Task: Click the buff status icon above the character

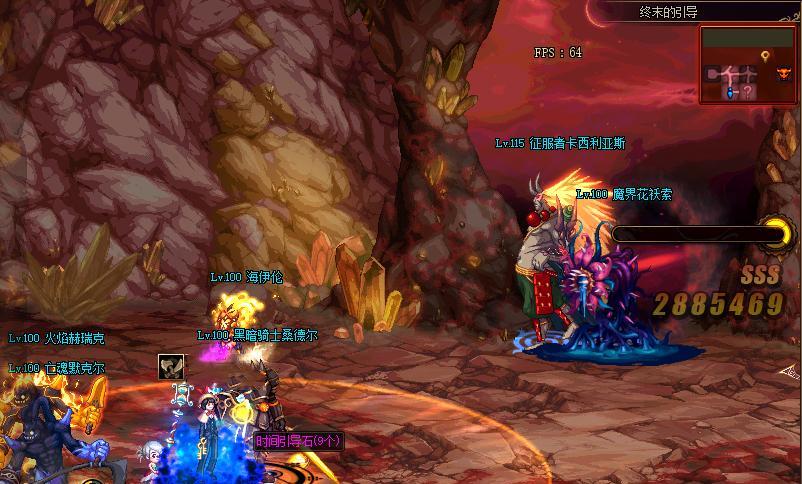Action: coord(170,367)
